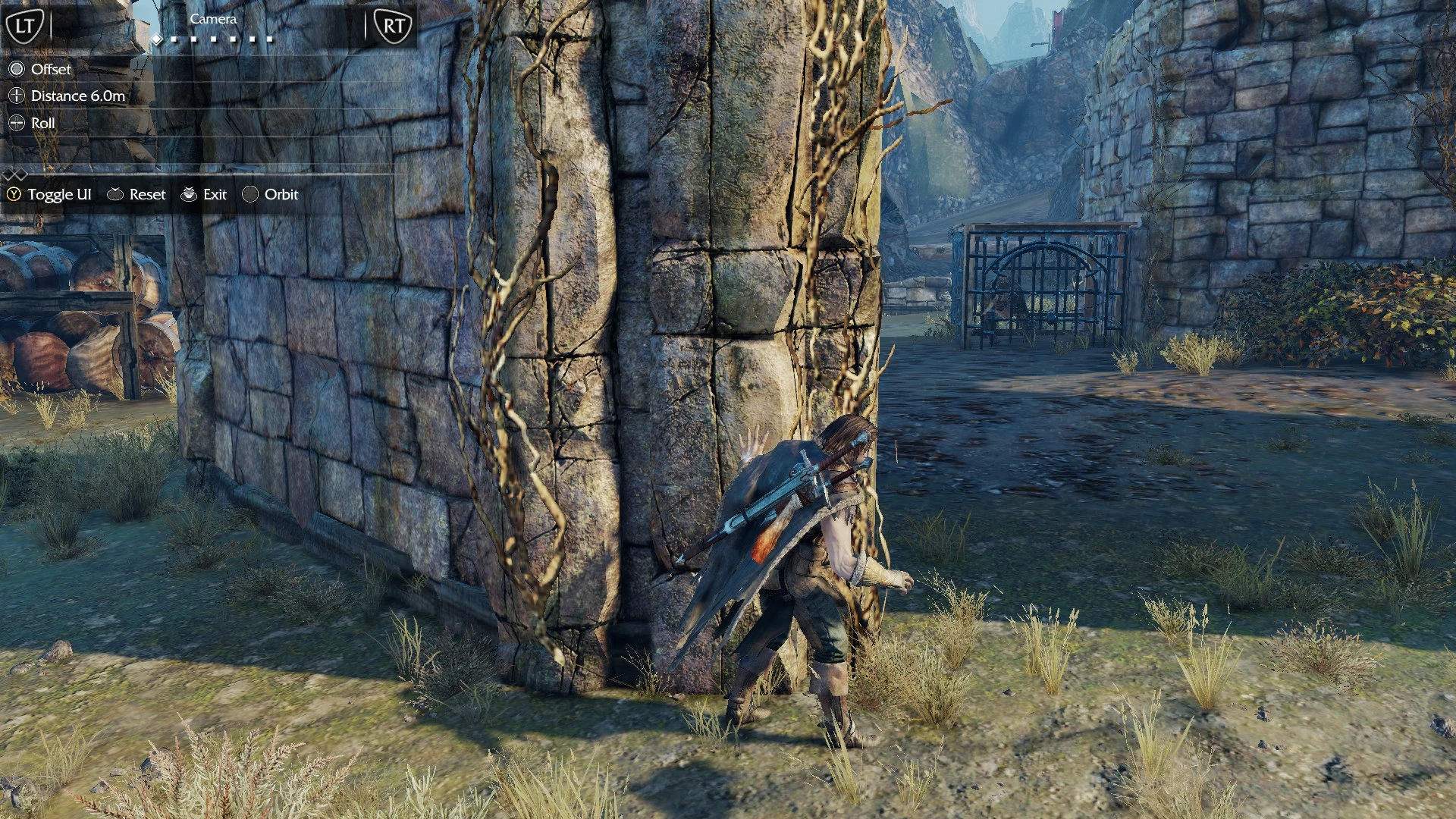This screenshot has width=1456, height=819.
Task: Adjust the Distance 6.0m value control
Action: (77, 96)
